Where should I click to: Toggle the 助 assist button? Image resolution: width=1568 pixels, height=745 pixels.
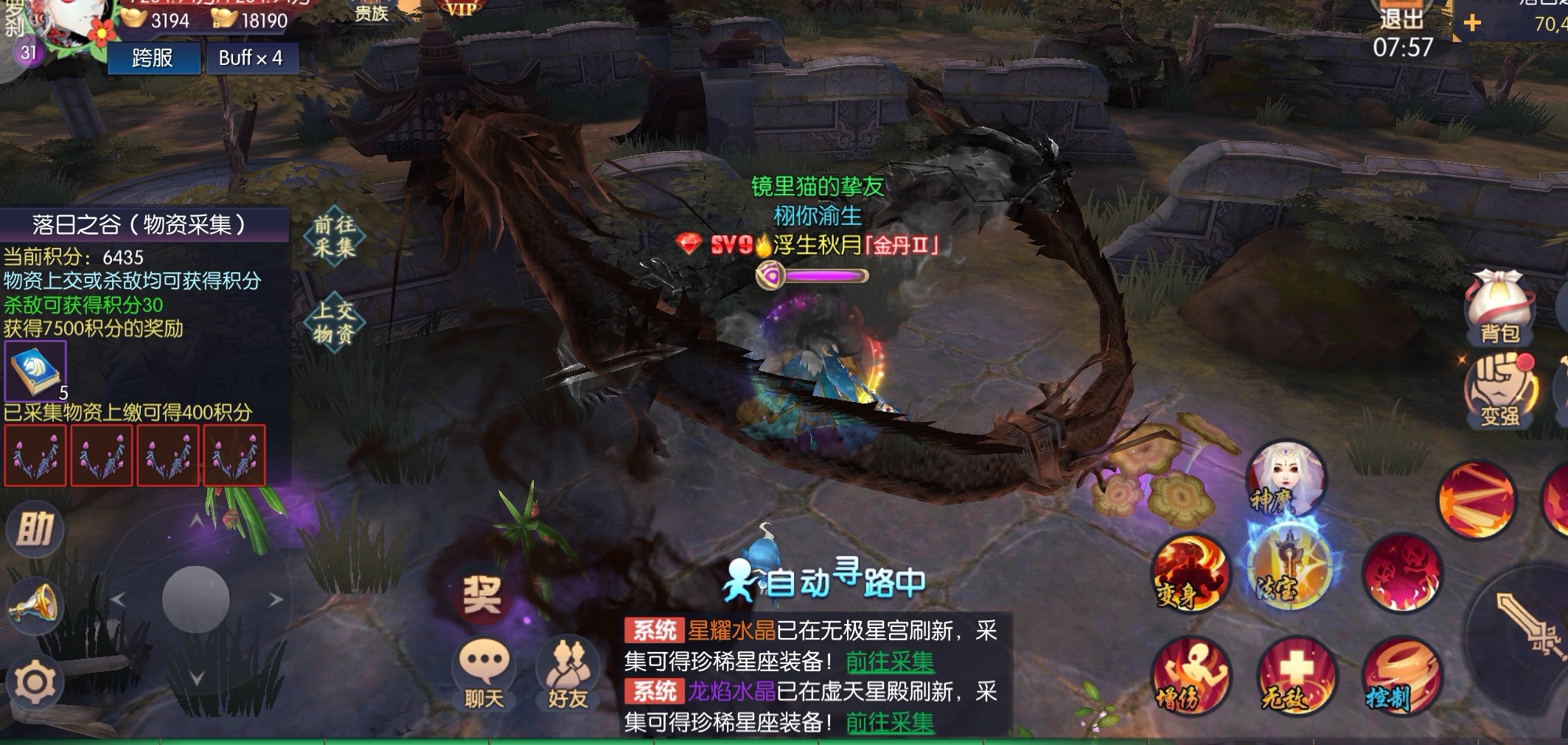point(35,528)
